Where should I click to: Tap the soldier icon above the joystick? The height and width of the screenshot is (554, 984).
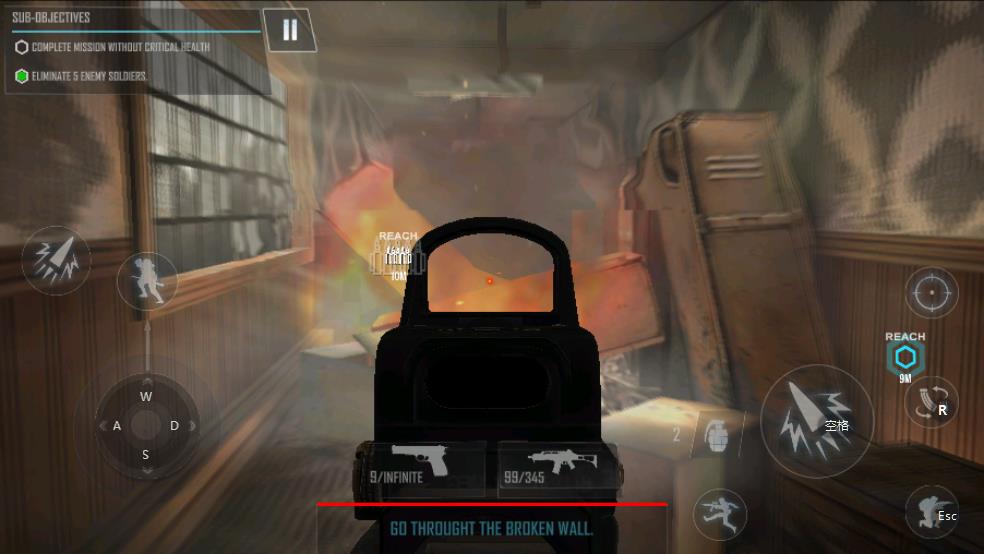click(x=147, y=280)
